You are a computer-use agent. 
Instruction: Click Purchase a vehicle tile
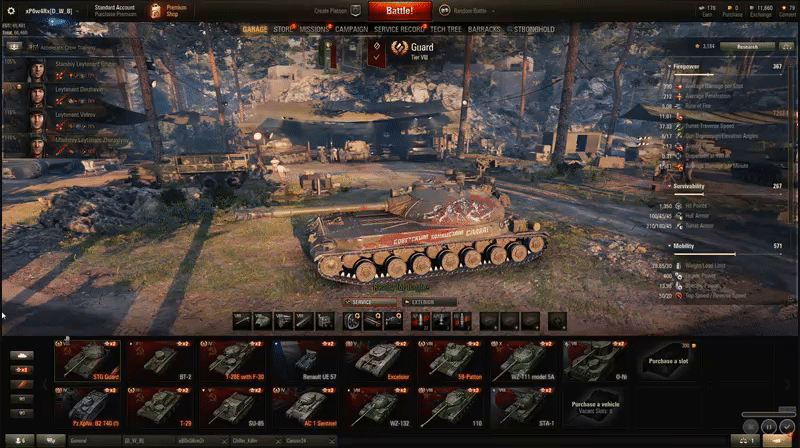(597, 405)
